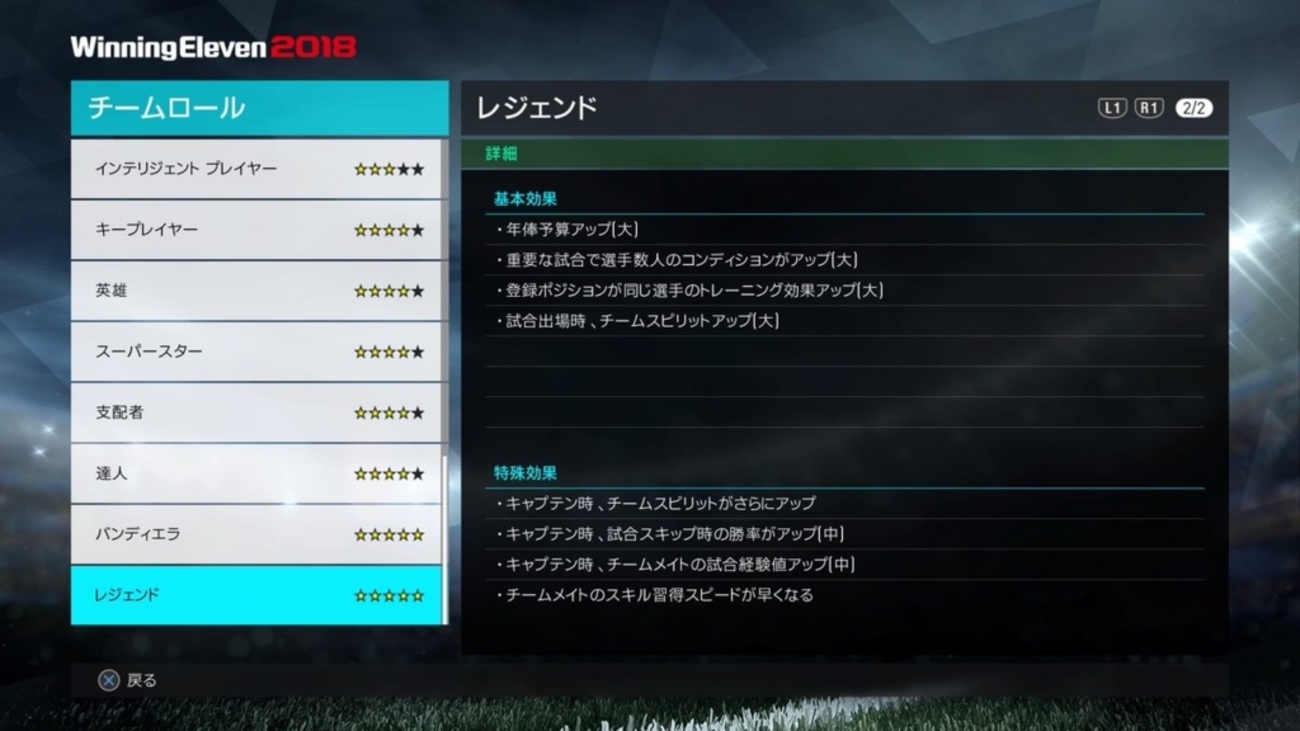The height and width of the screenshot is (731, 1300).
Task: Select the highlighted レジェンド role
Action: pos(258,596)
